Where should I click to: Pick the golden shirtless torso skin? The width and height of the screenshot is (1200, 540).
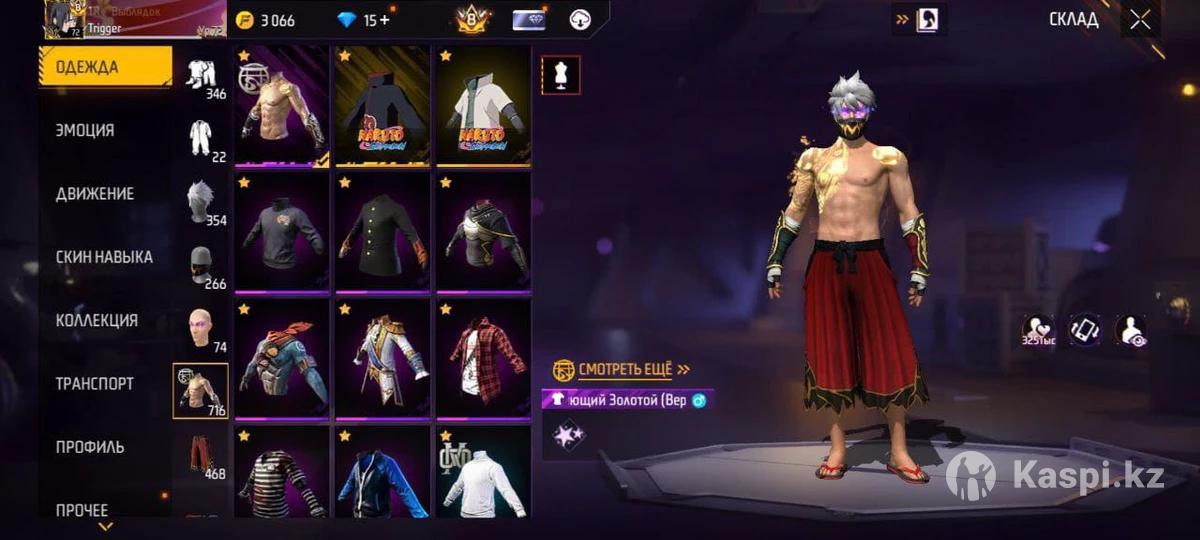281,105
